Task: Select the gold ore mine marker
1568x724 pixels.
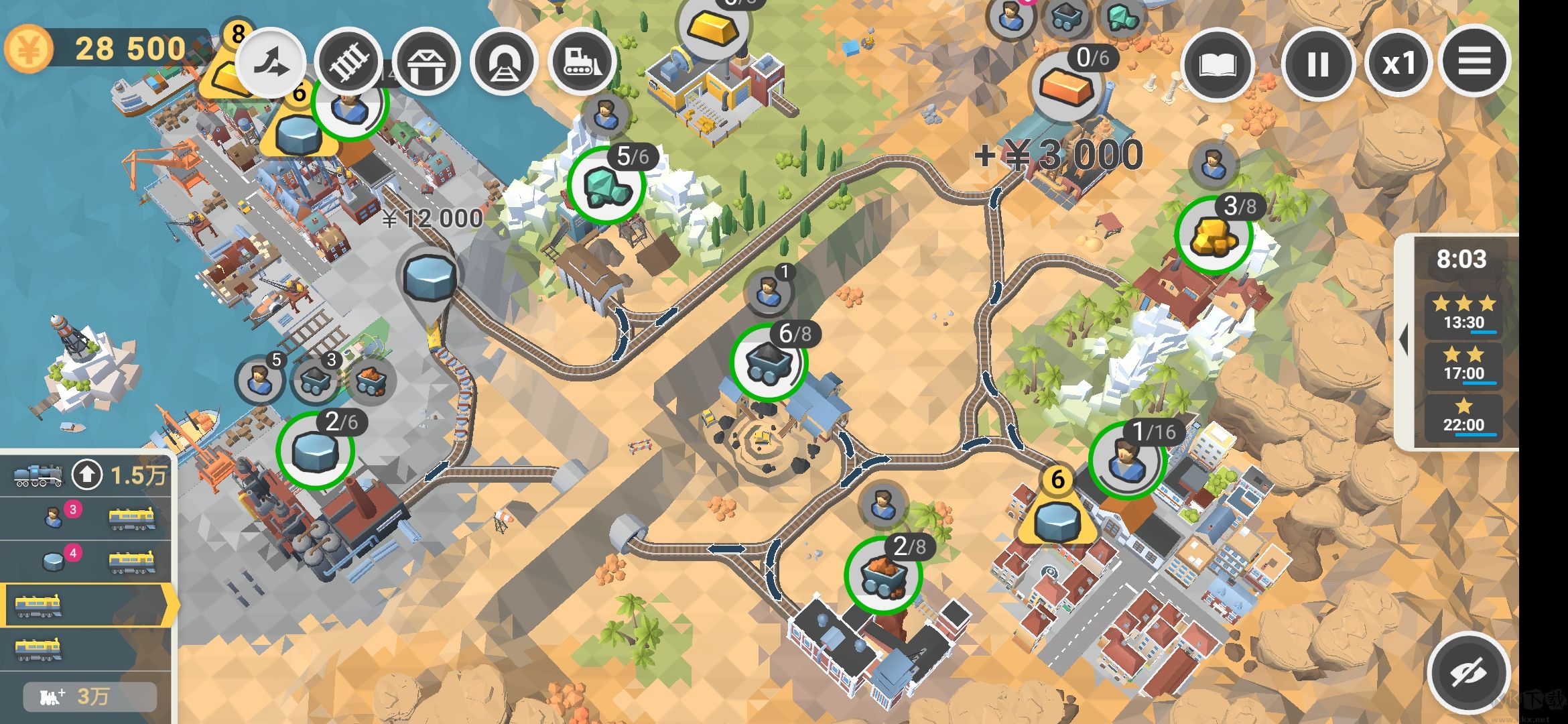Action: point(1213,235)
